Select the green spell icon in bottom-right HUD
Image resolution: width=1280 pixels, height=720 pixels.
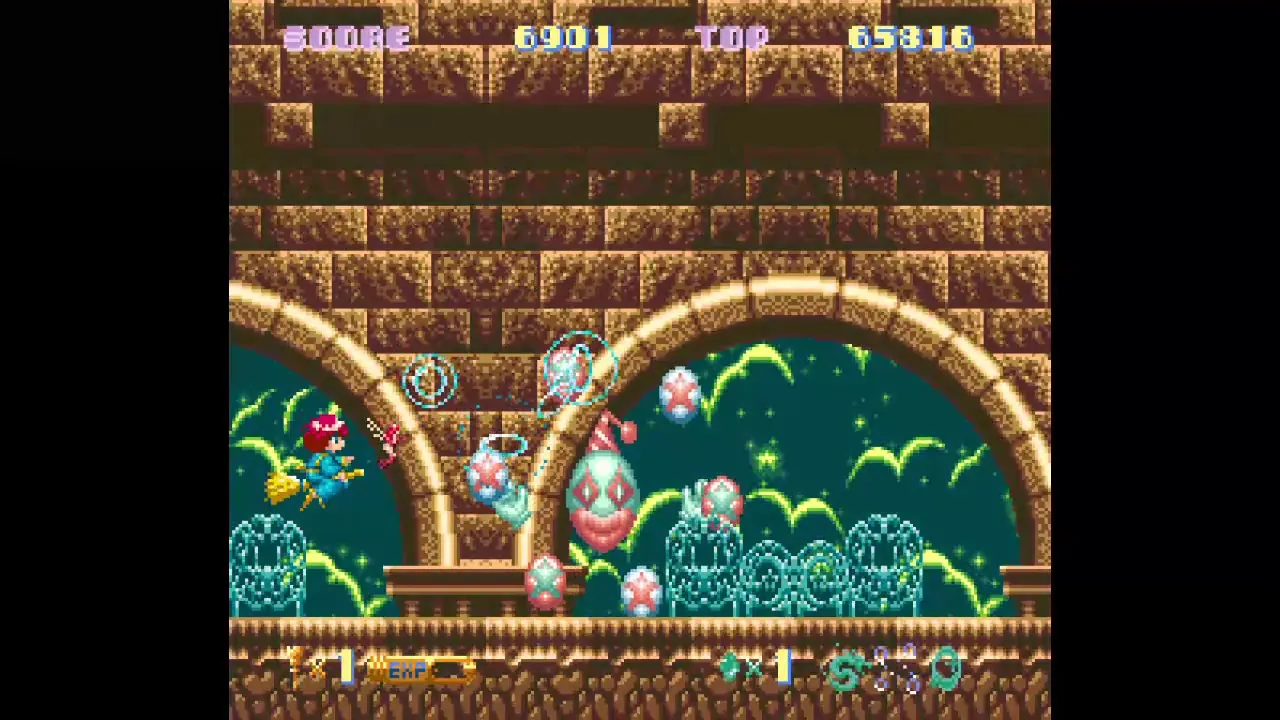pos(845,670)
